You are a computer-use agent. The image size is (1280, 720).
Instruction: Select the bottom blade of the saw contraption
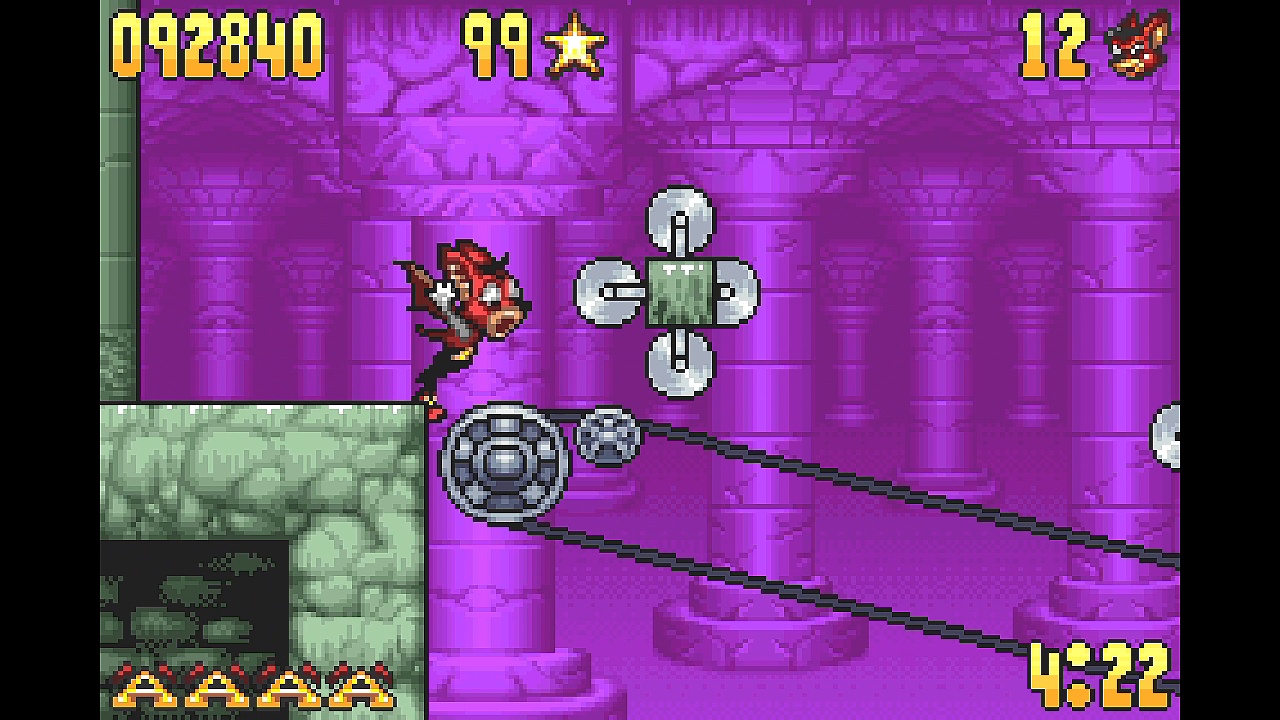coord(680,362)
